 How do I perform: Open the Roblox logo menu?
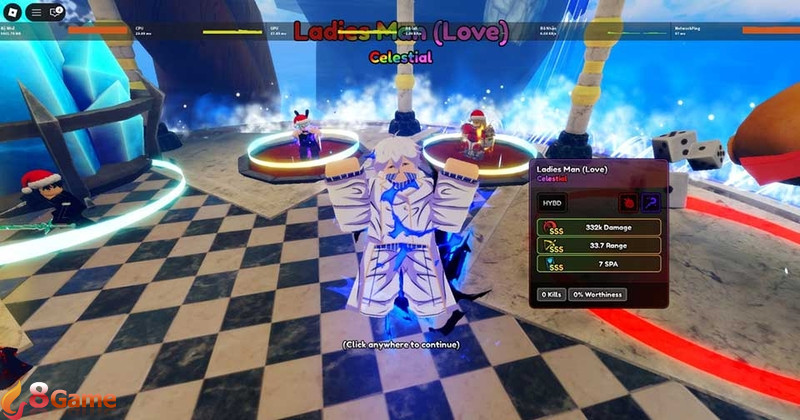(14, 13)
